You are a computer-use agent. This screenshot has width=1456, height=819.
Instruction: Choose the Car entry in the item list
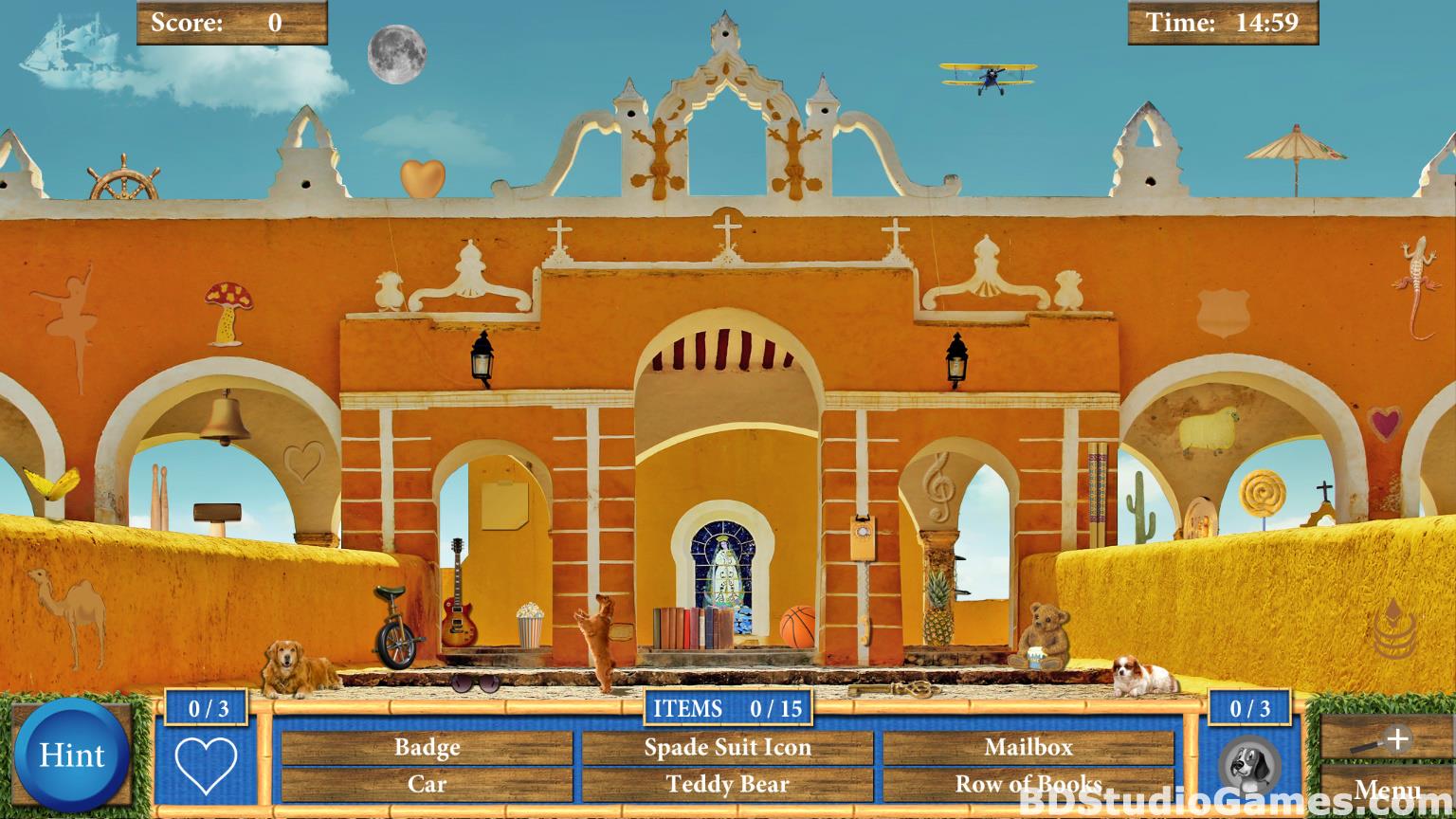coord(427,785)
